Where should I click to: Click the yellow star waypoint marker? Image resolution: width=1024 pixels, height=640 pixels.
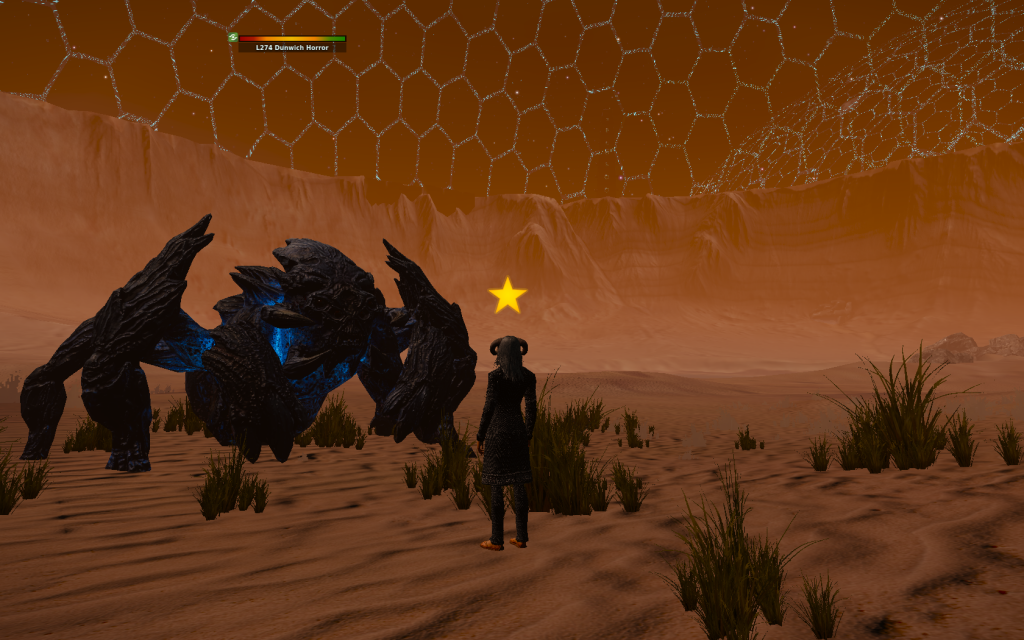[507, 295]
